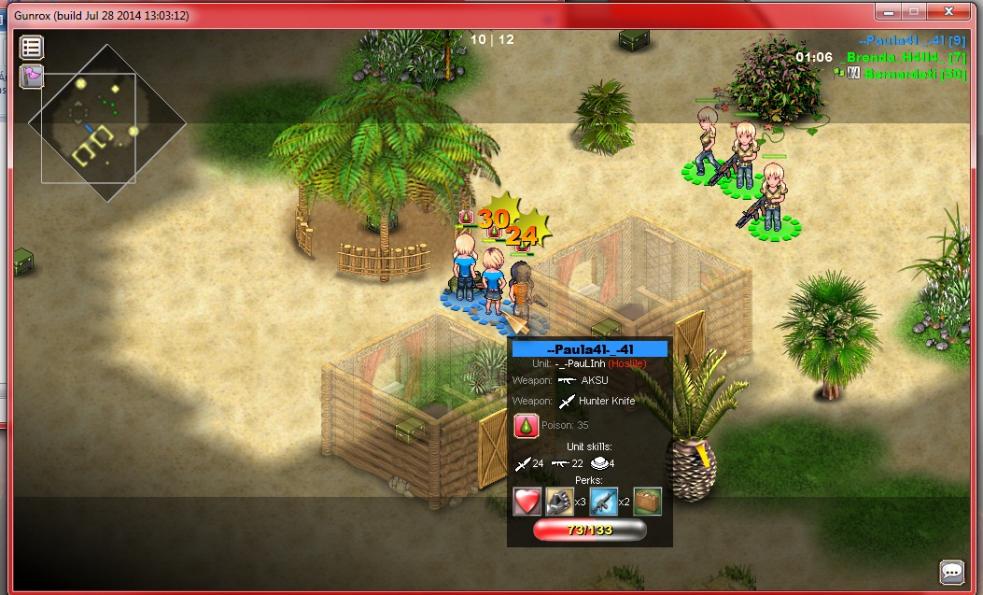Open the chat speech bubble button
Image resolution: width=983 pixels, height=595 pixels.
click(951, 572)
